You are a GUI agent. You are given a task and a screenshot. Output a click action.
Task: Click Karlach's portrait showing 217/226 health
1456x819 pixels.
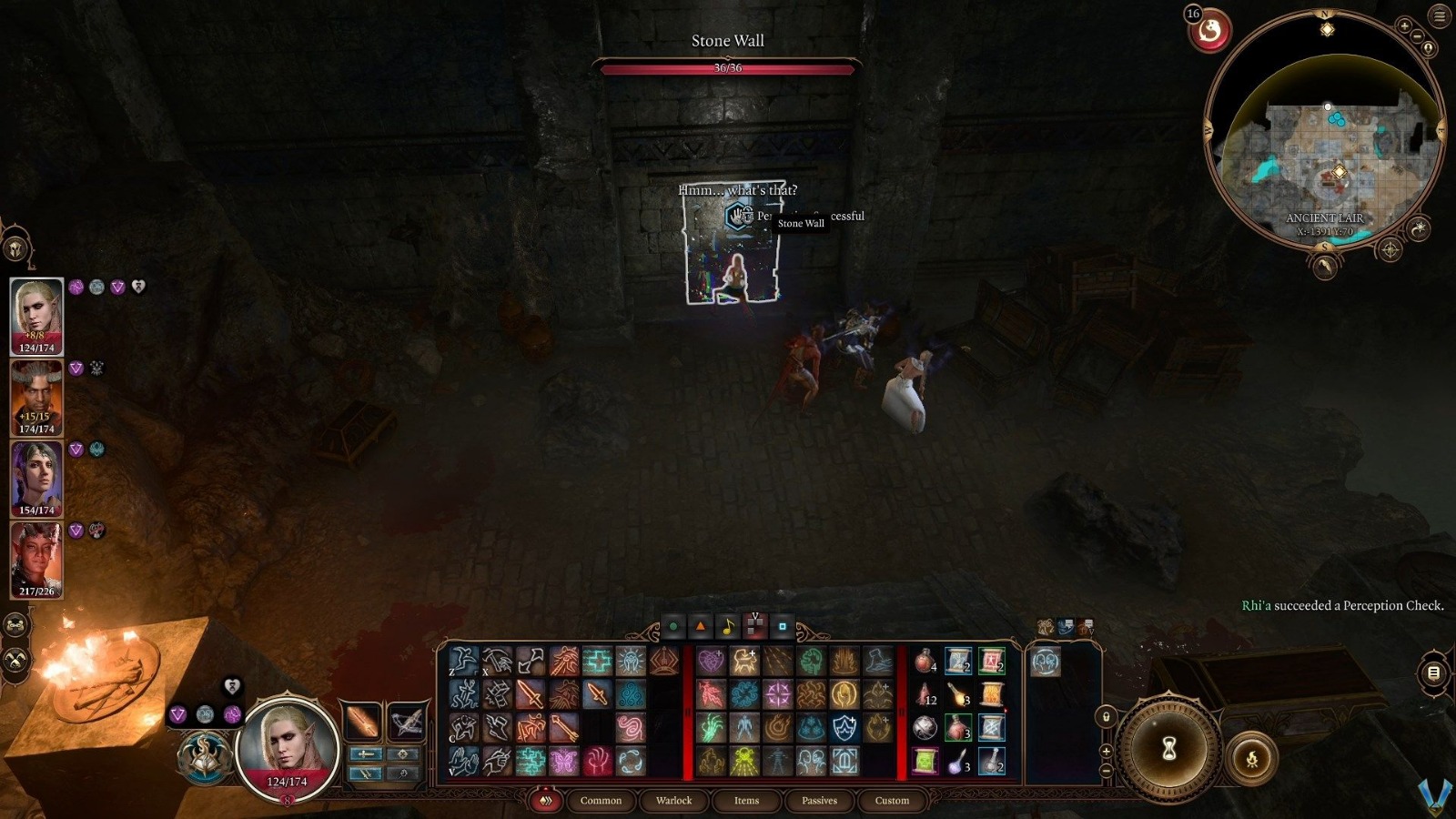(x=36, y=560)
